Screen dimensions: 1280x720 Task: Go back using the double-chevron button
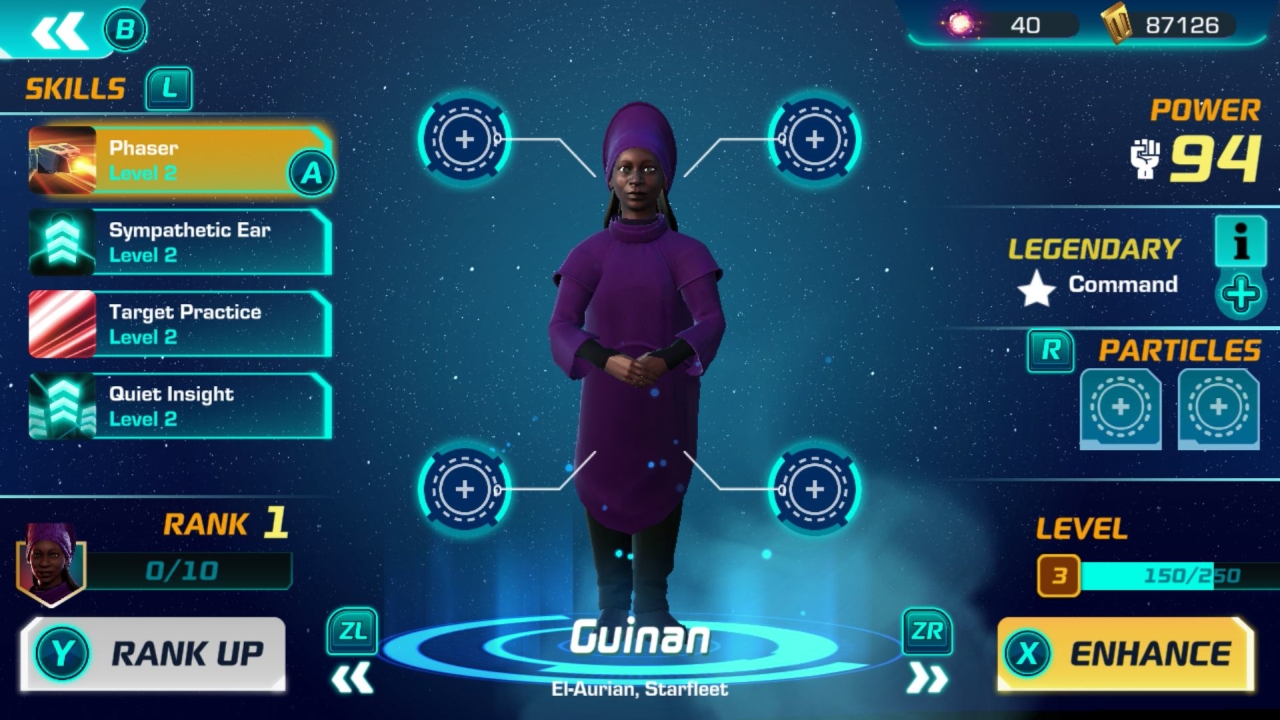click(60, 30)
